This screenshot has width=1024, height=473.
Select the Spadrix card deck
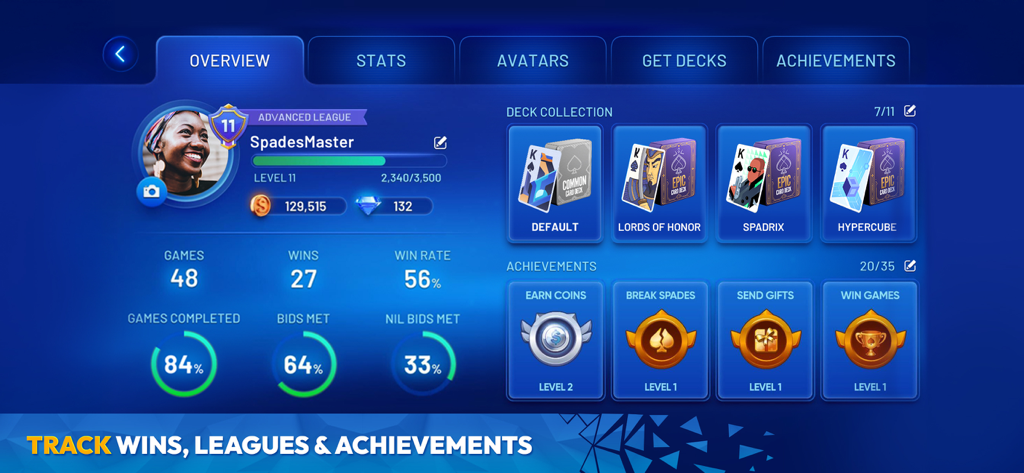764,183
